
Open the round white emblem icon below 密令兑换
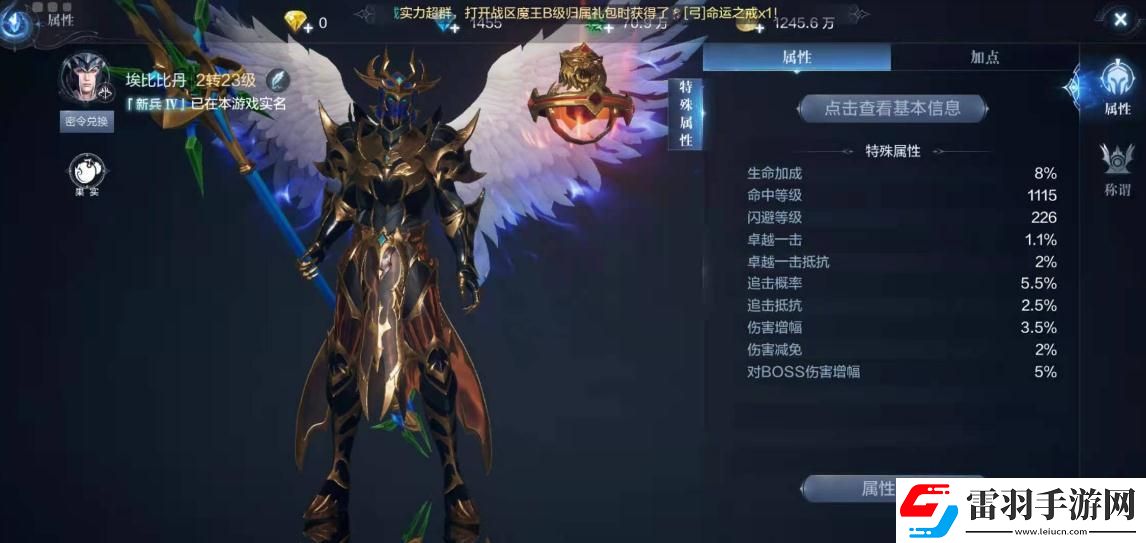(86, 171)
